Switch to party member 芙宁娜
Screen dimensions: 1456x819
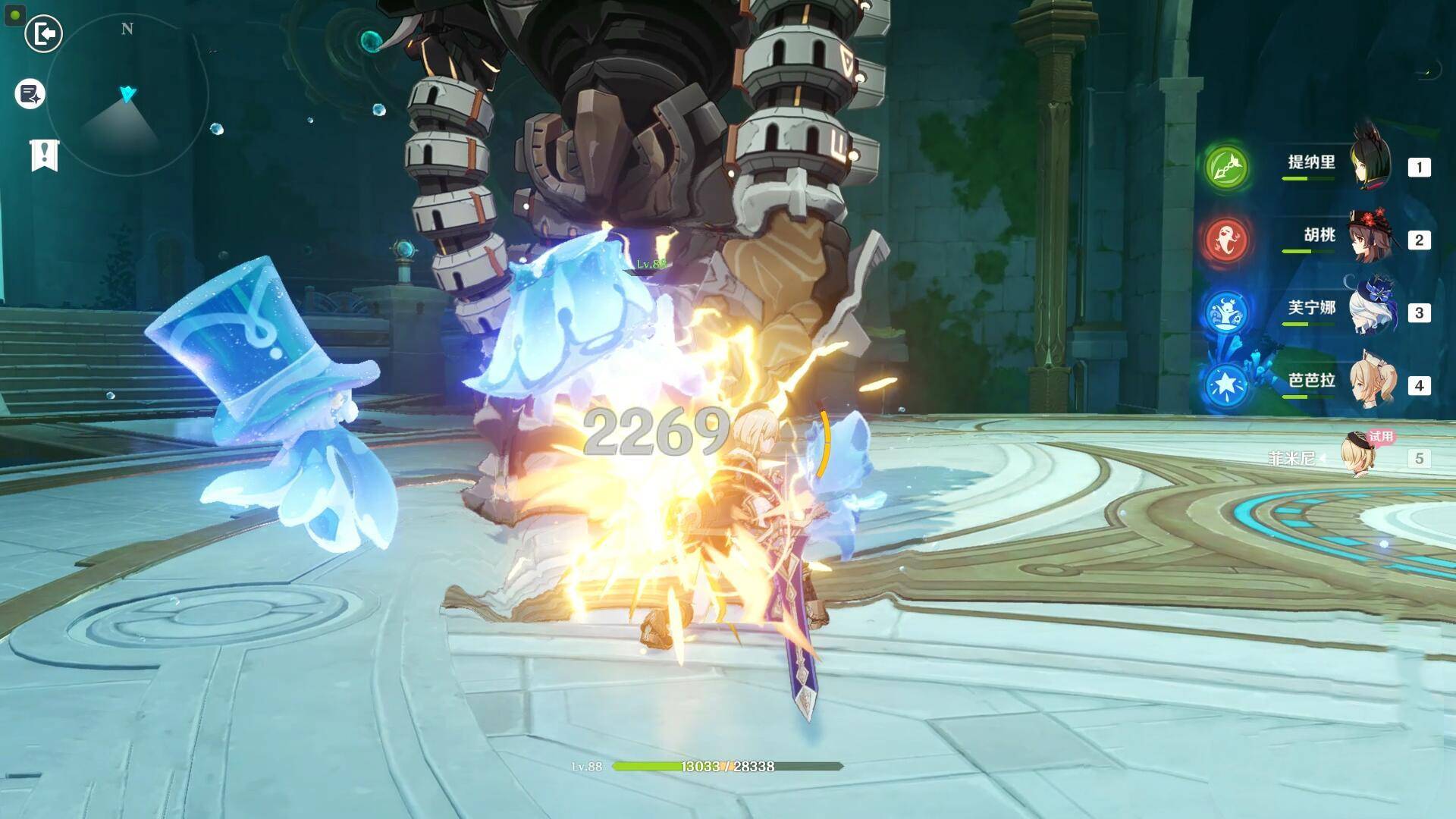(1371, 311)
